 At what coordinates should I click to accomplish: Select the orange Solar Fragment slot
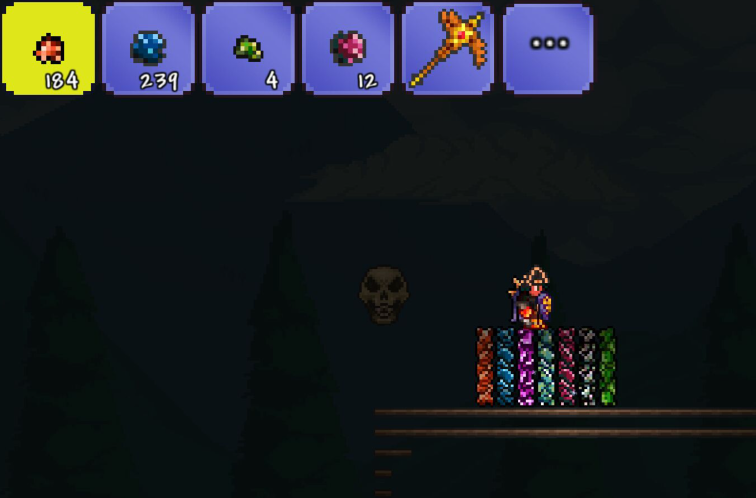pos(48,48)
